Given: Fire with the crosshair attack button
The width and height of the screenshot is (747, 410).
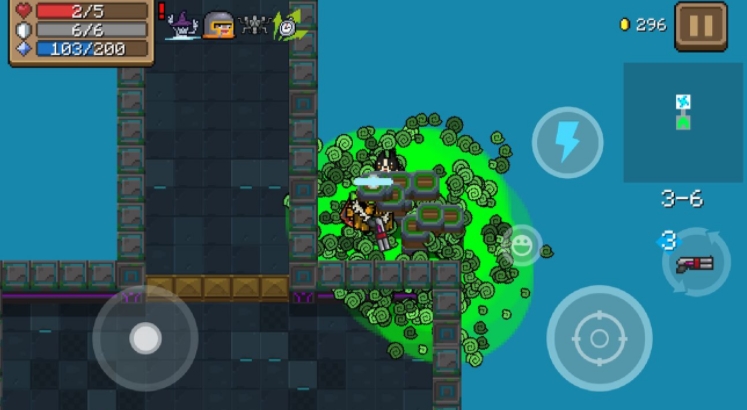Looking at the screenshot, I should [599, 338].
